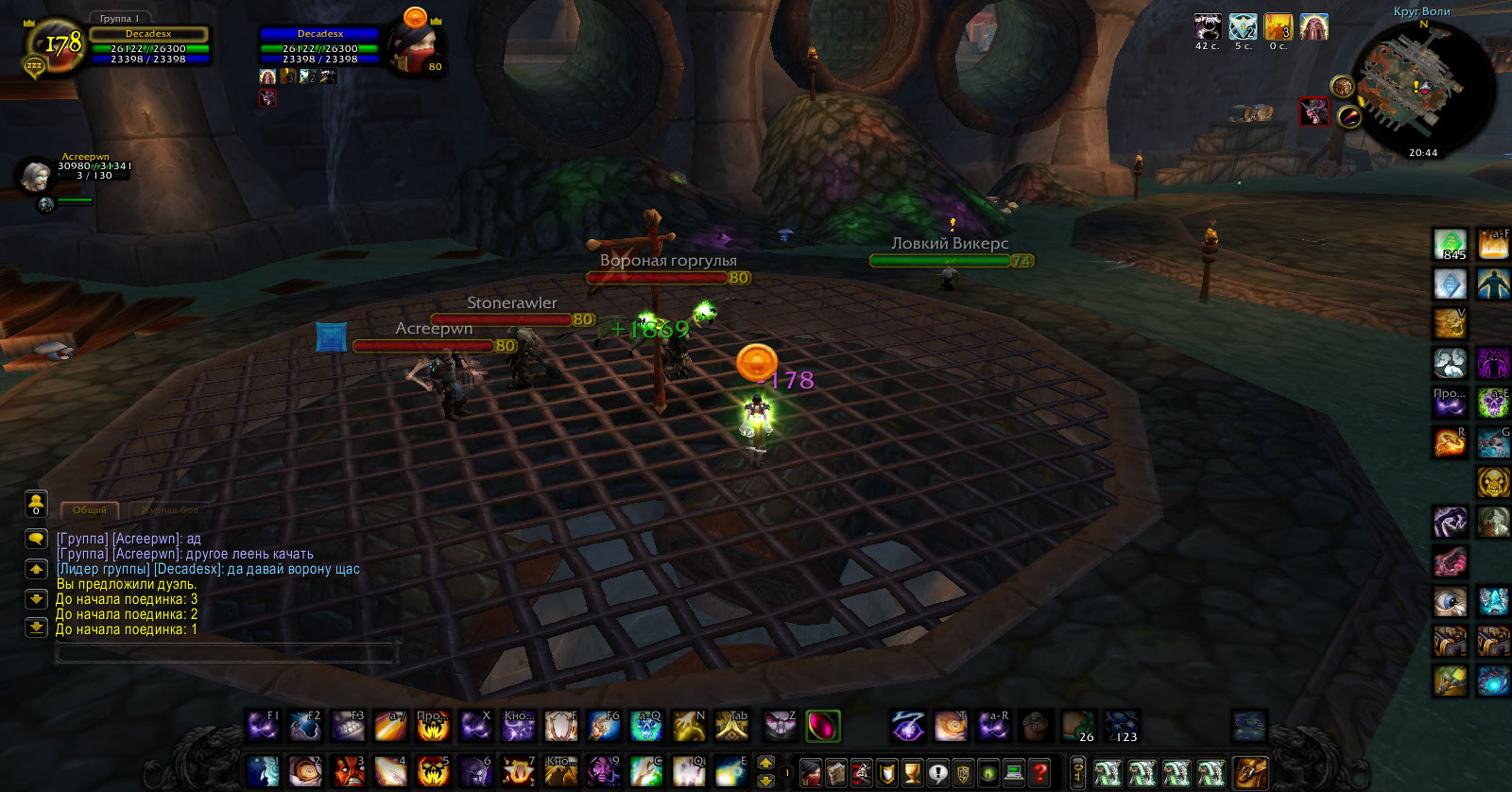Open the chat menu speech-bubble button
This screenshot has height=792, width=1512.
pos(36,539)
